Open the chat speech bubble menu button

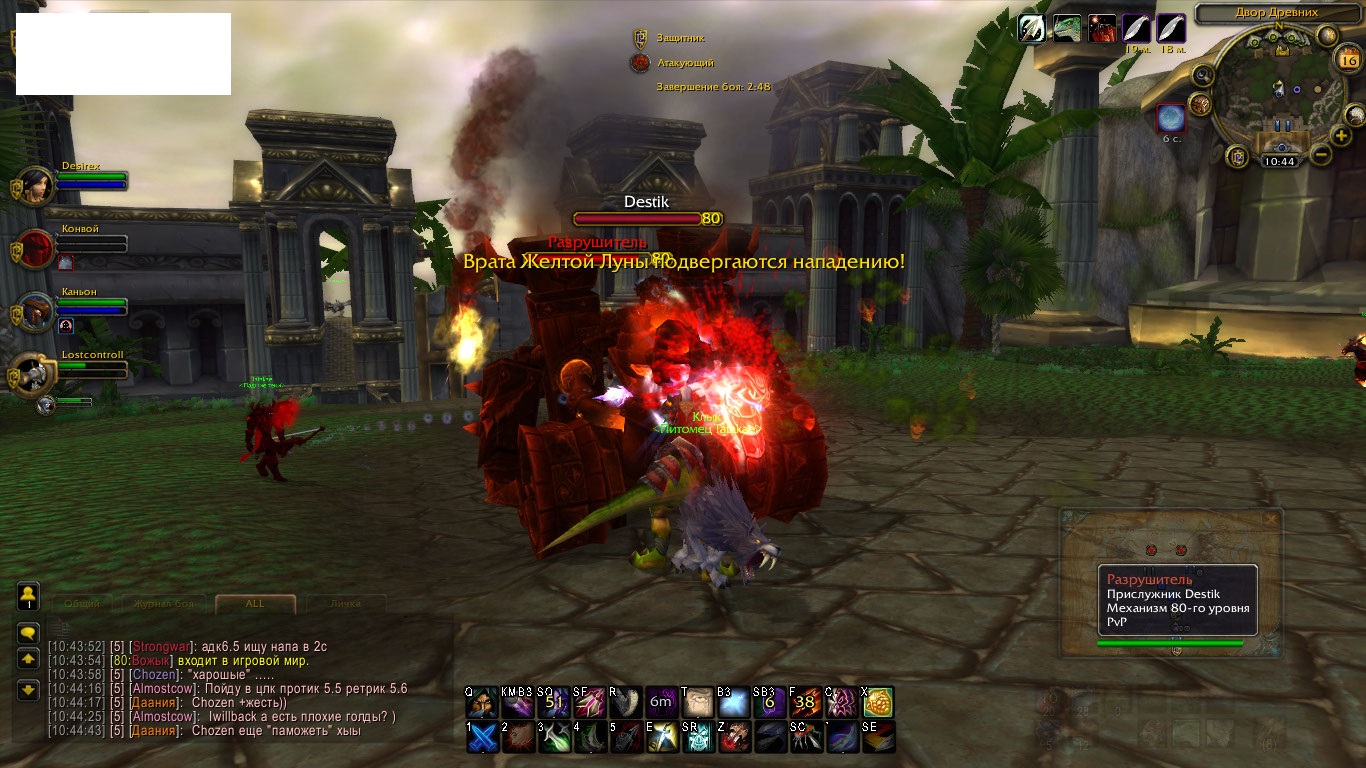point(29,632)
